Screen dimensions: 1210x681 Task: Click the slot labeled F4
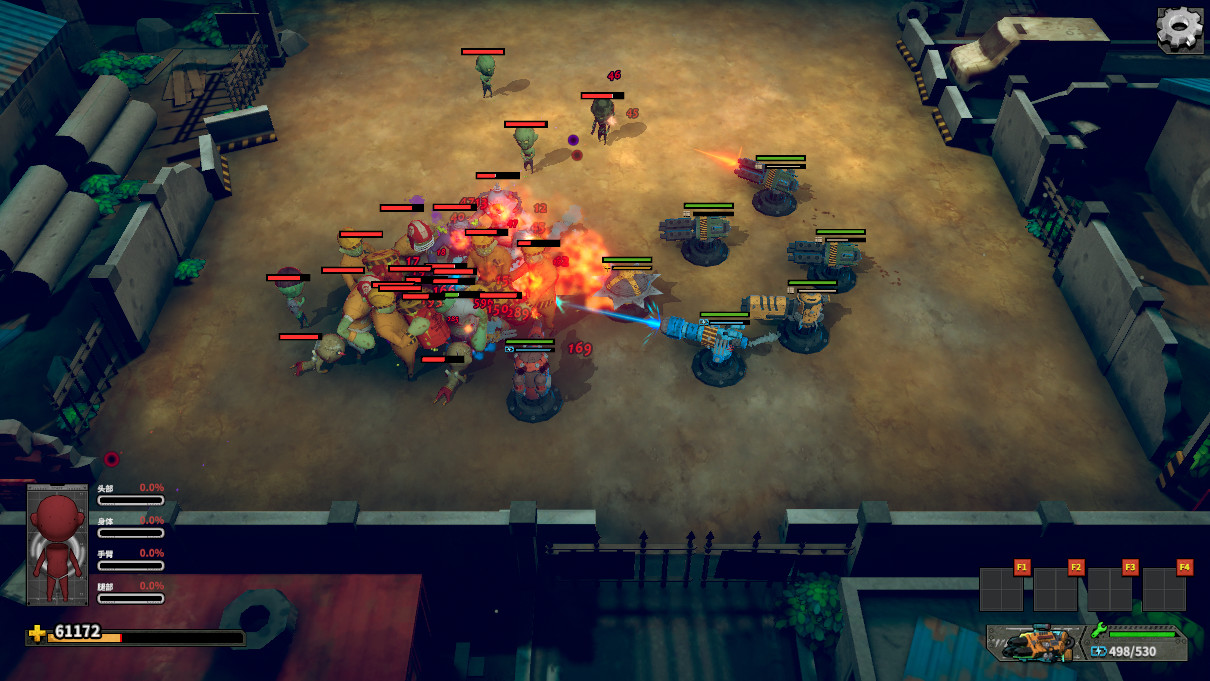tap(1163, 589)
